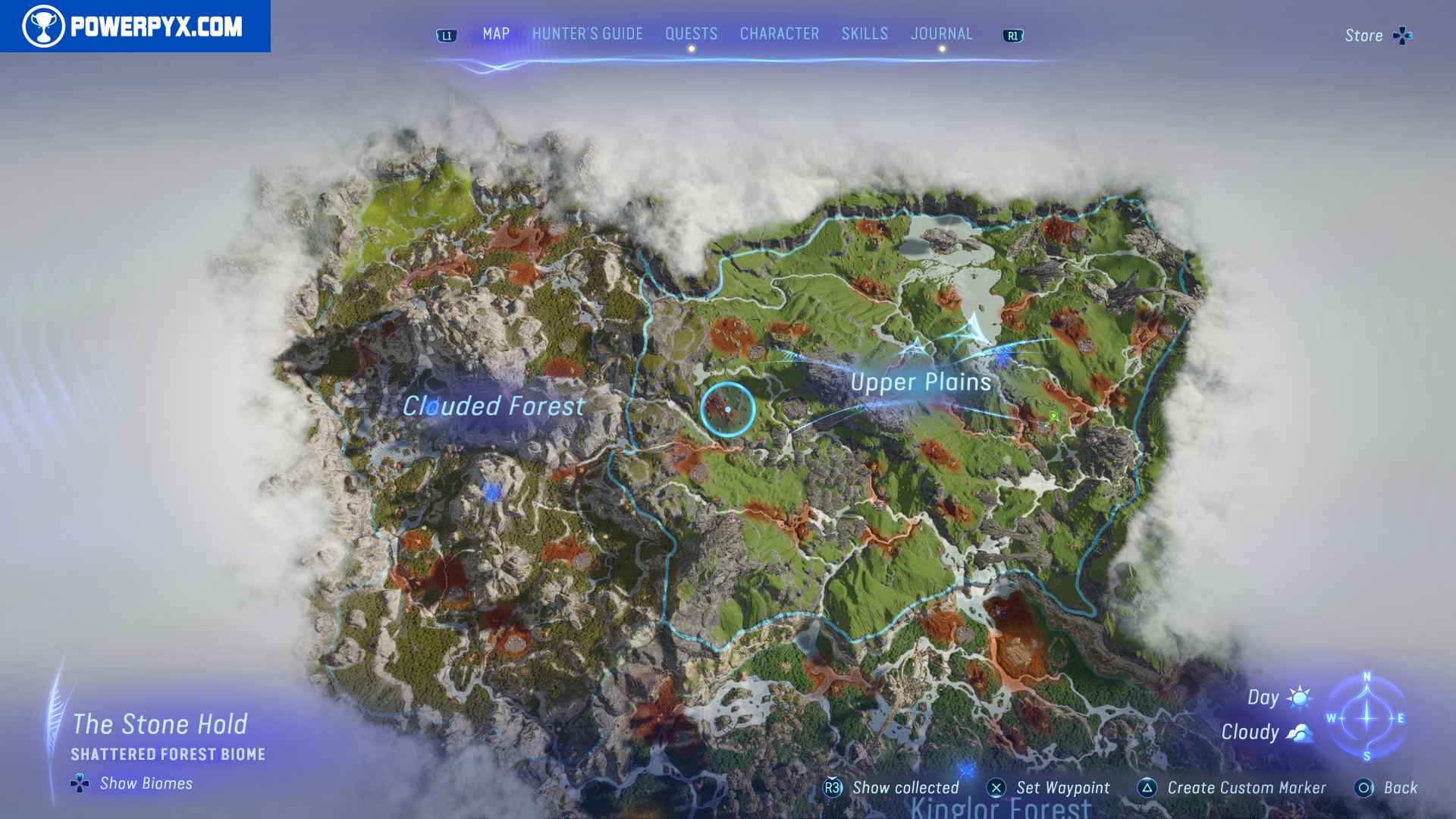Select the Journal menu entry
Image resolution: width=1456 pixels, height=819 pixels.
[x=942, y=33]
